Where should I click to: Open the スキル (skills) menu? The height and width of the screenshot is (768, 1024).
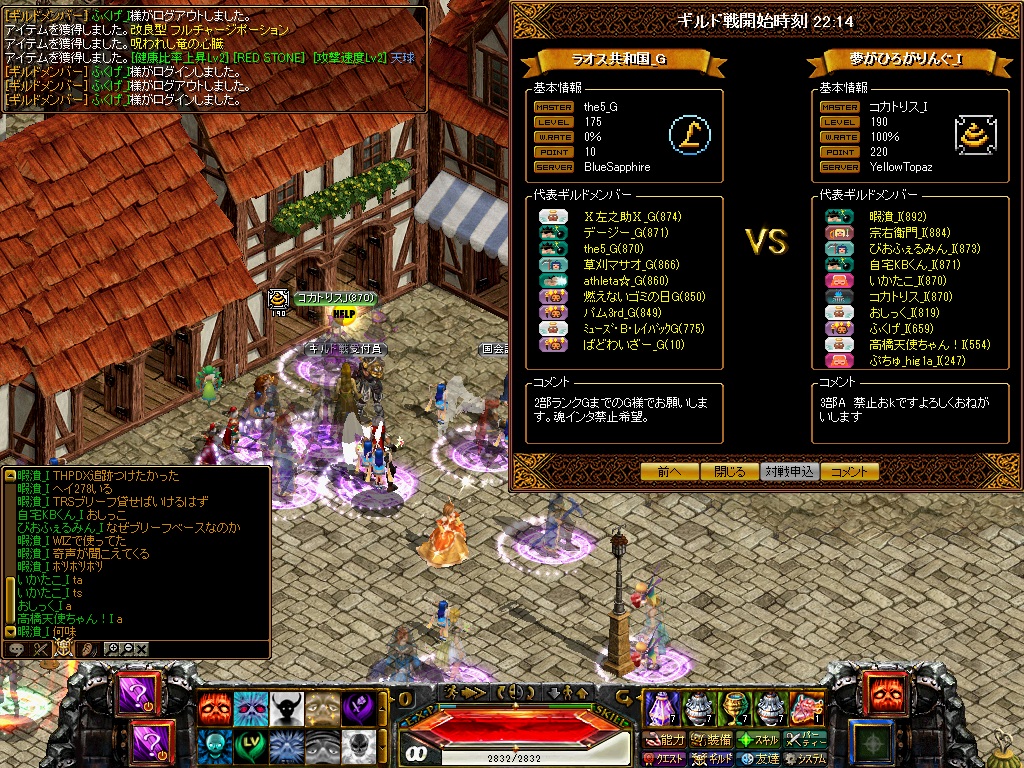(759, 740)
